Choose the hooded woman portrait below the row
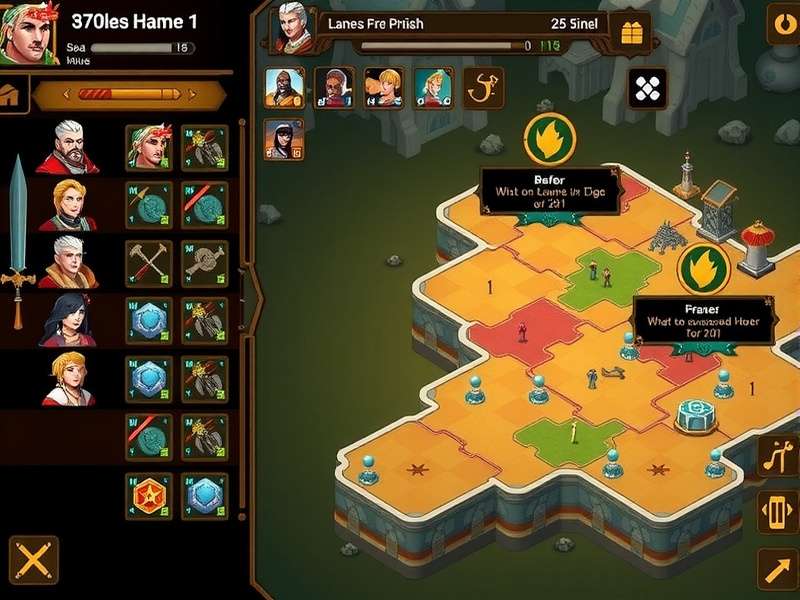 pyautogui.click(x=284, y=139)
